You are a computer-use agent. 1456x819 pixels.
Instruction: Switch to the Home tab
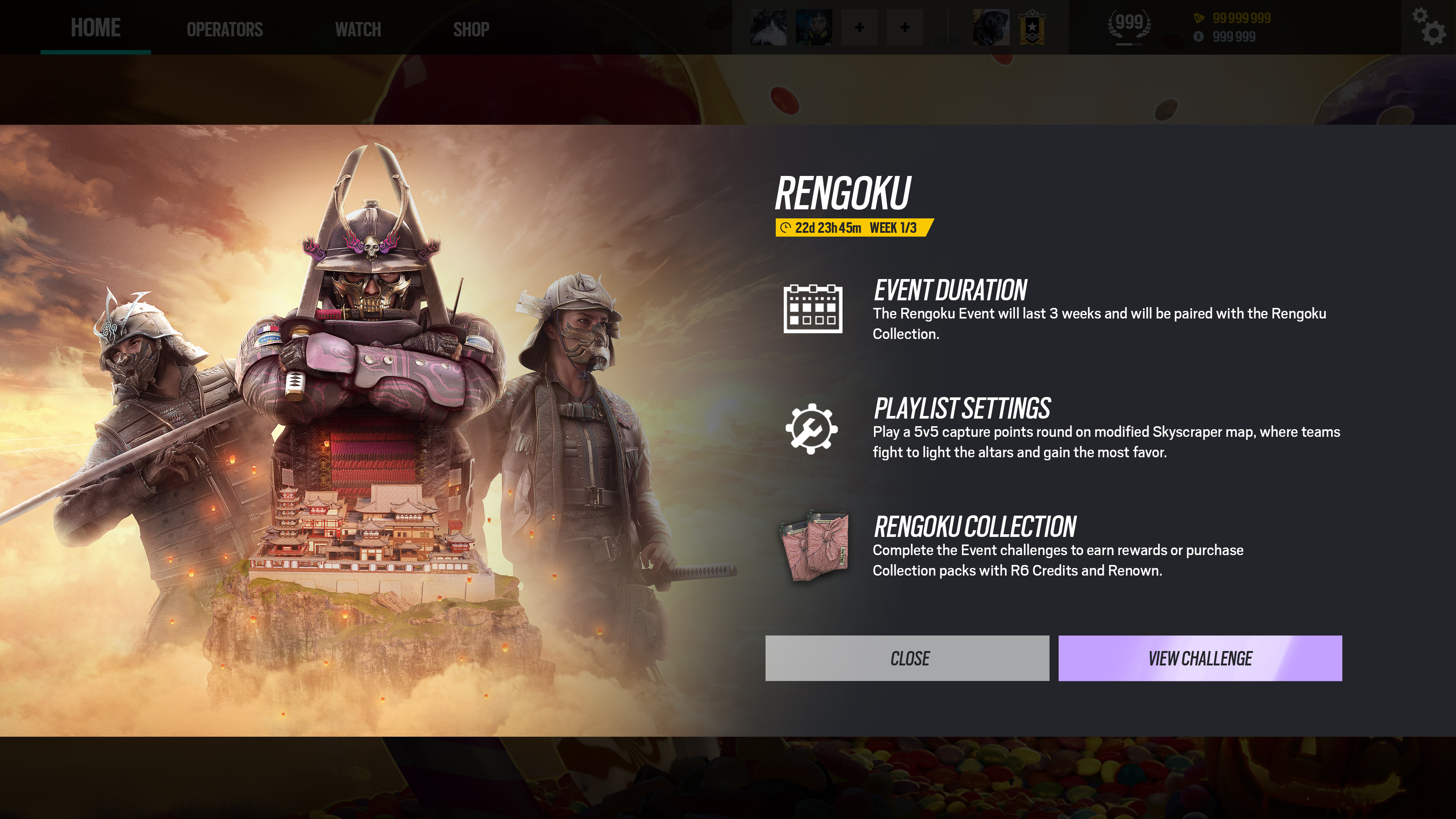(x=96, y=28)
